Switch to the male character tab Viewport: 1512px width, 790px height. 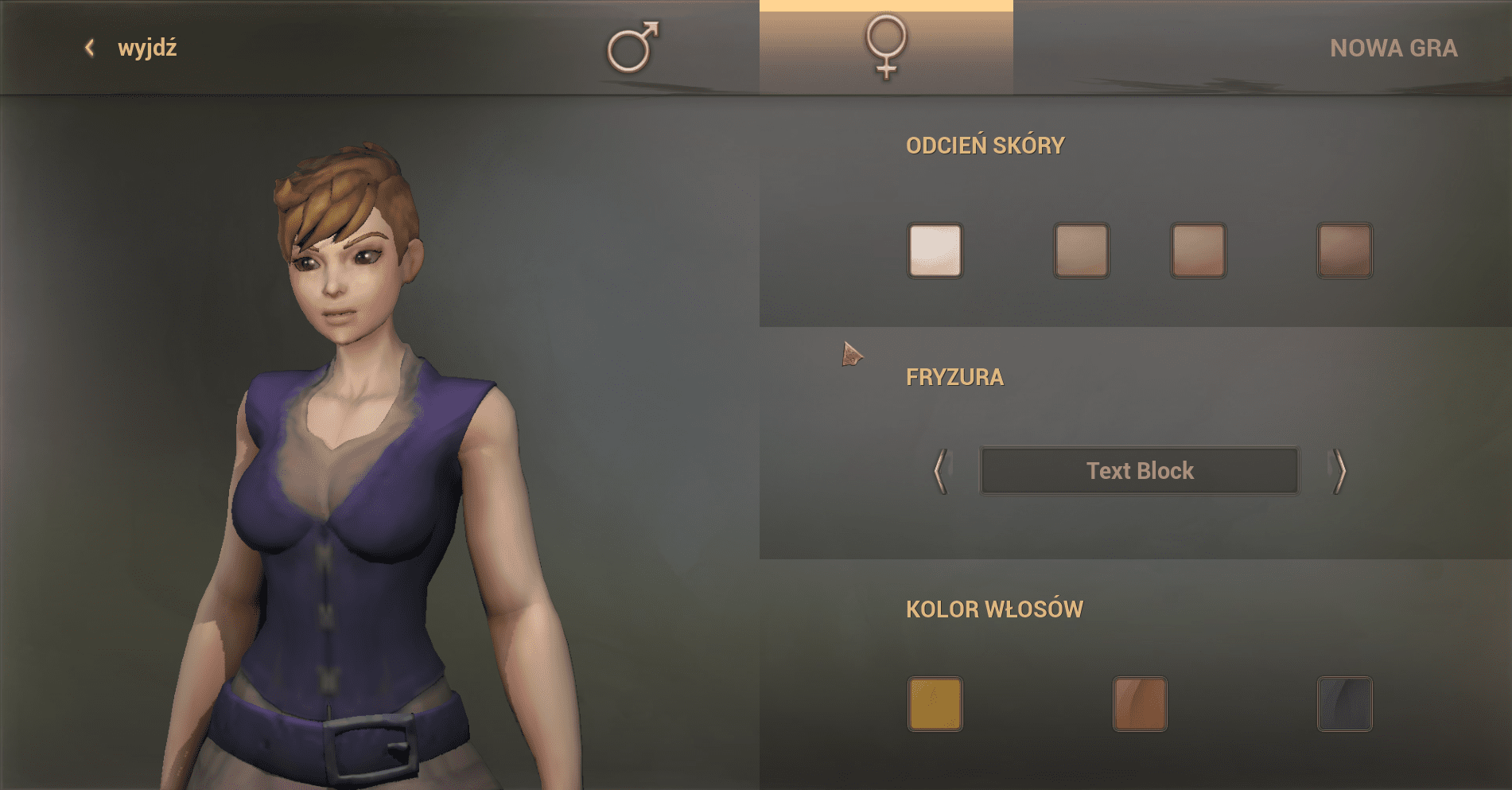click(633, 48)
